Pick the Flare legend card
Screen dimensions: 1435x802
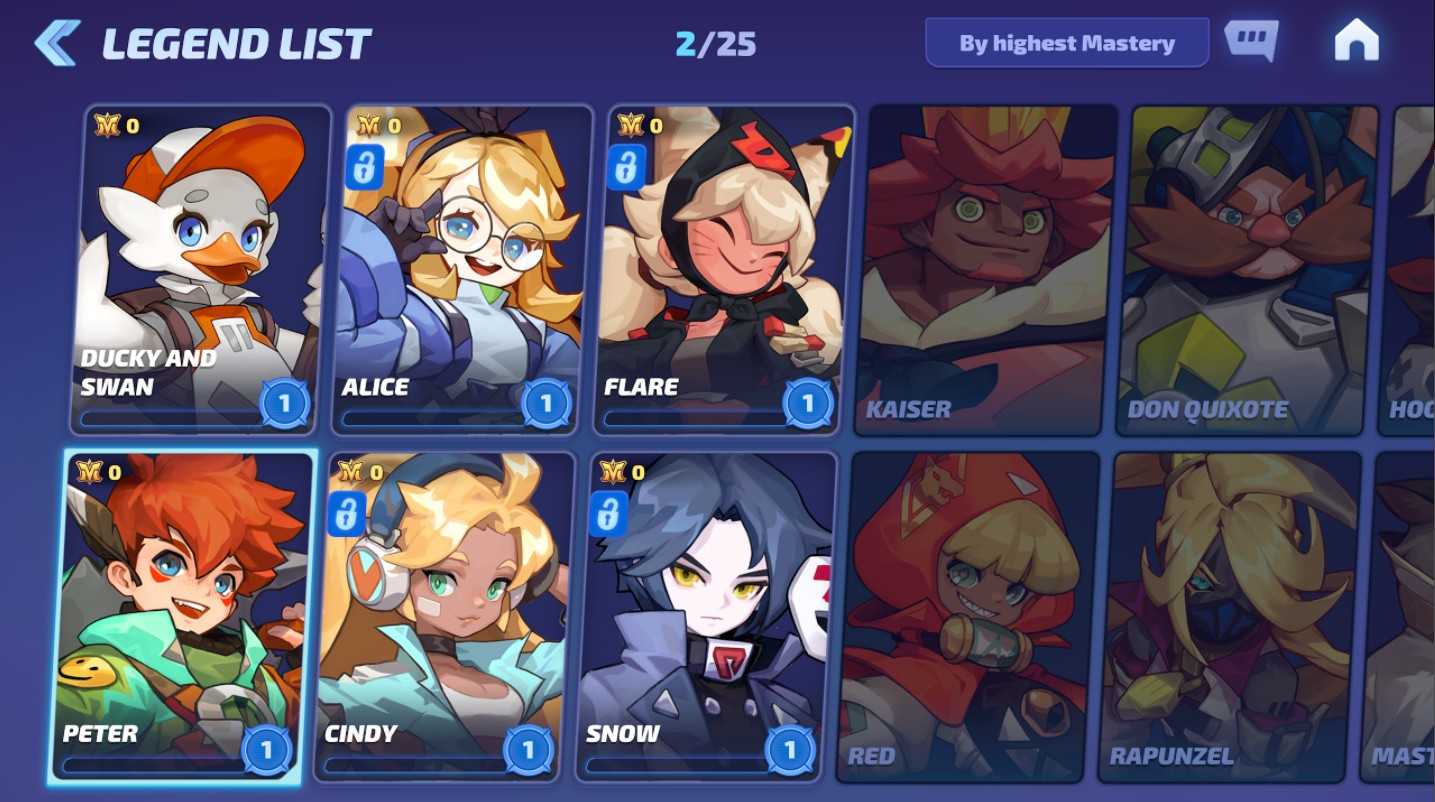pyautogui.click(x=725, y=270)
